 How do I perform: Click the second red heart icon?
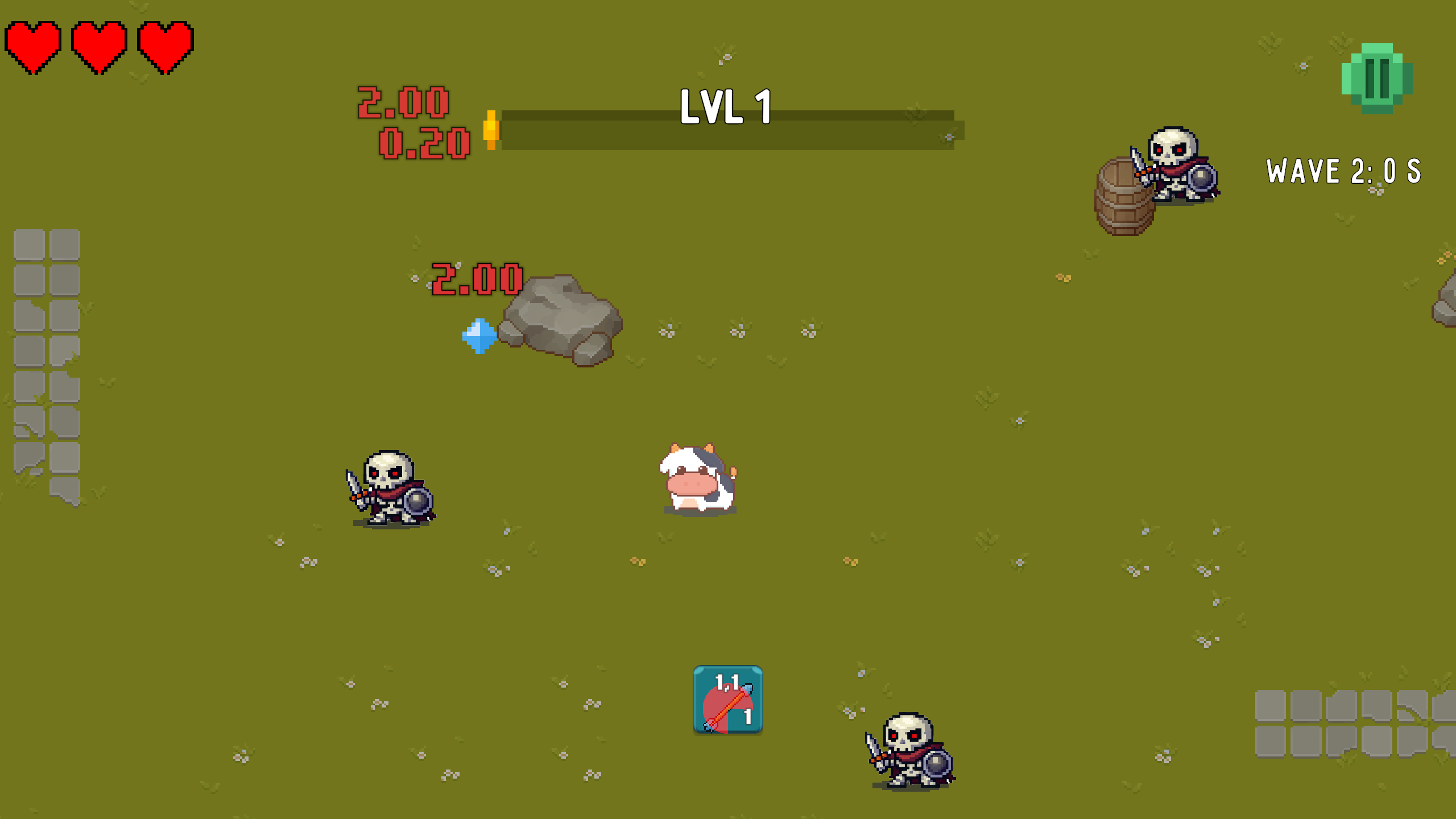(x=98, y=45)
